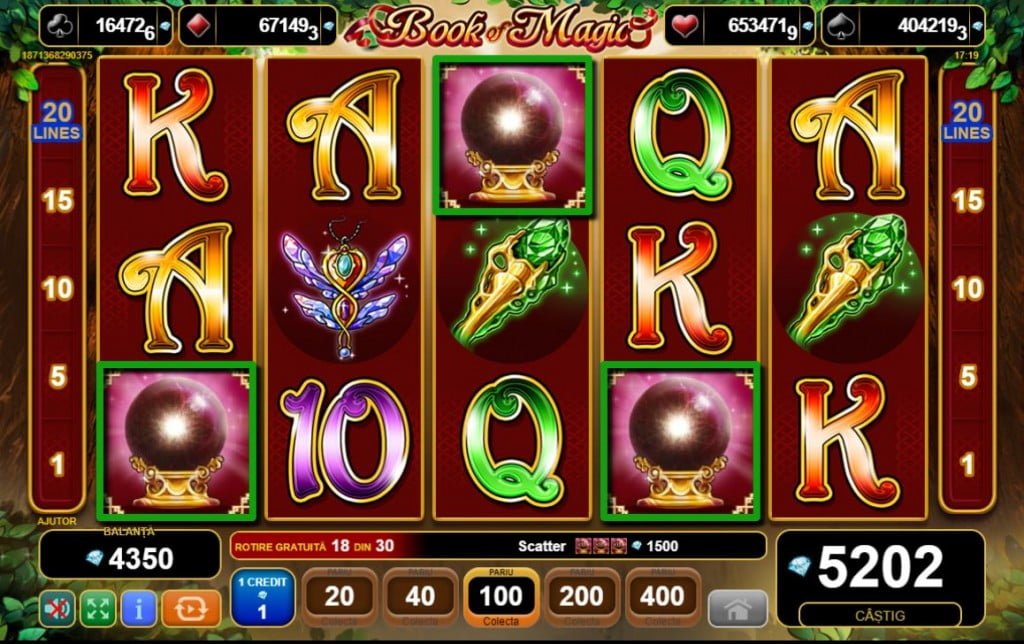Choose the 40 bet button
Viewport: 1024px width, 644px height.
coord(420,597)
